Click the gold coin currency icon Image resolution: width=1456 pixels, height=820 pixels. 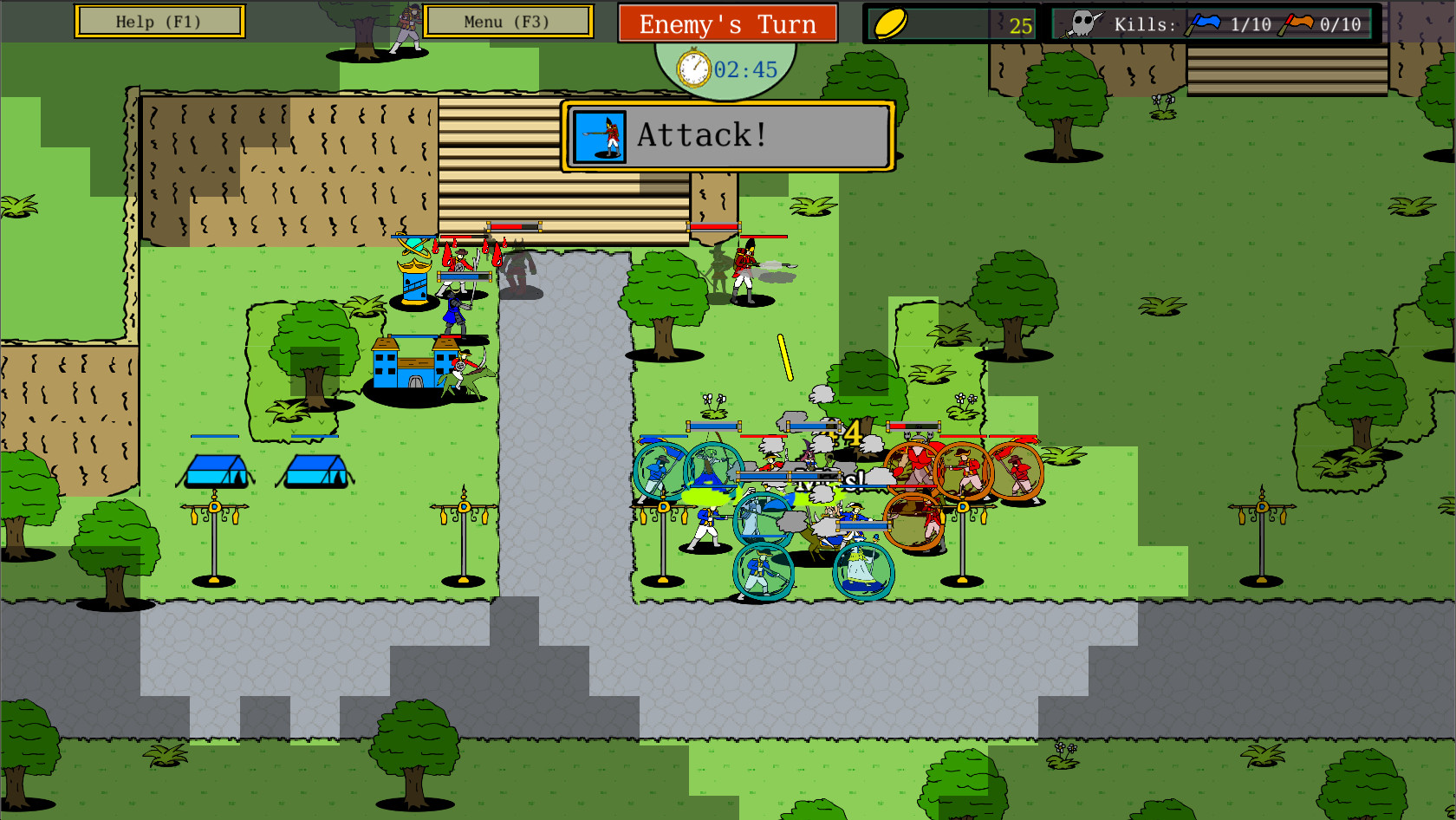890,23
